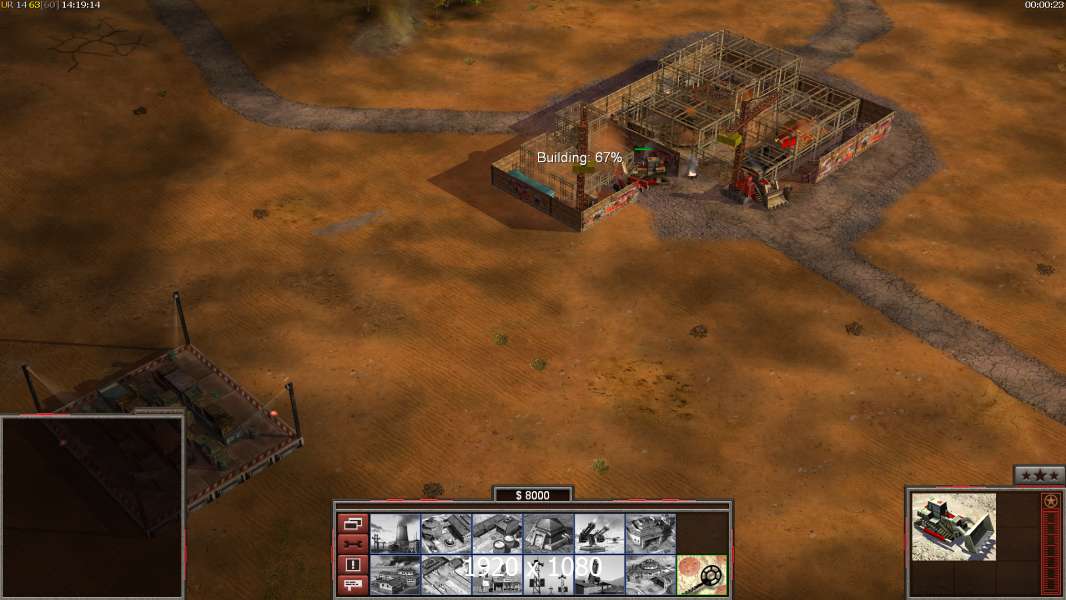Choose the circular domed complex build icon
1066x600 pixels.
click(650, 575)
